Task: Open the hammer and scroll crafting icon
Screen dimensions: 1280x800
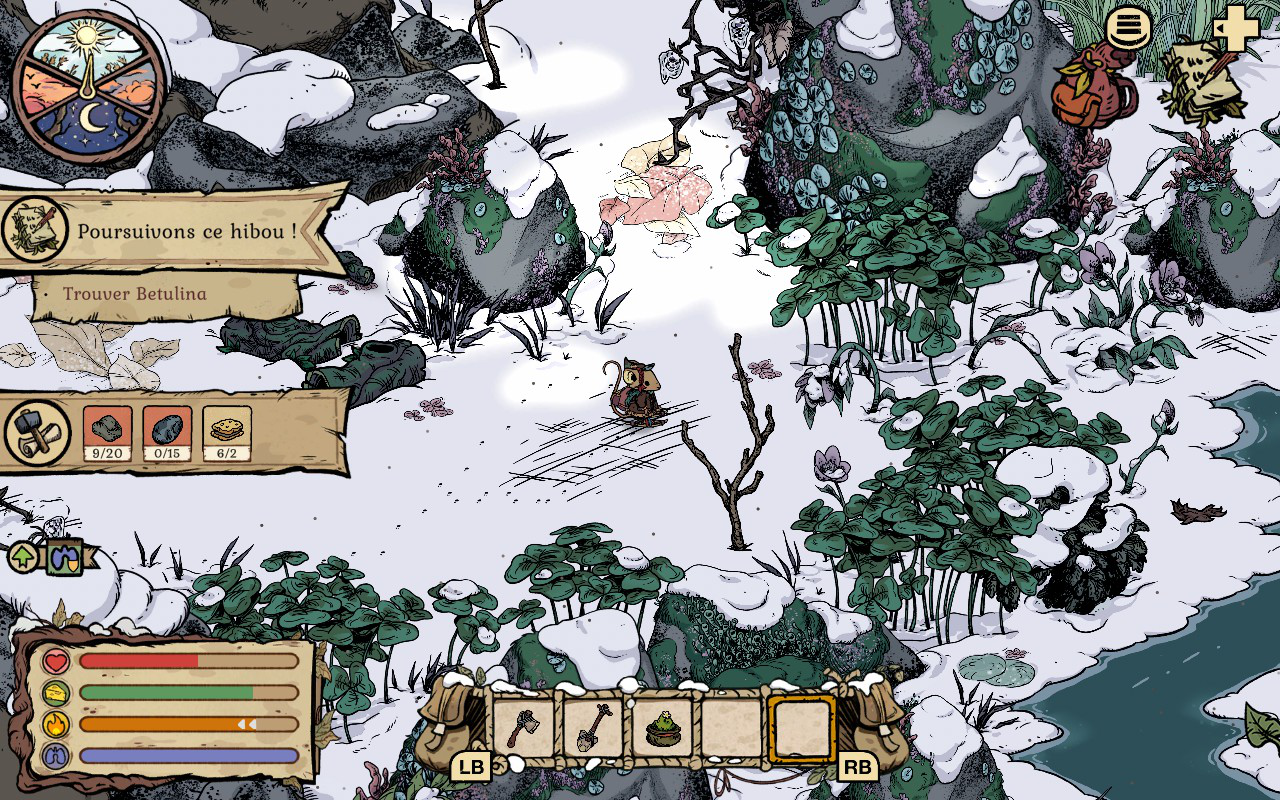Action: point(38,432)
